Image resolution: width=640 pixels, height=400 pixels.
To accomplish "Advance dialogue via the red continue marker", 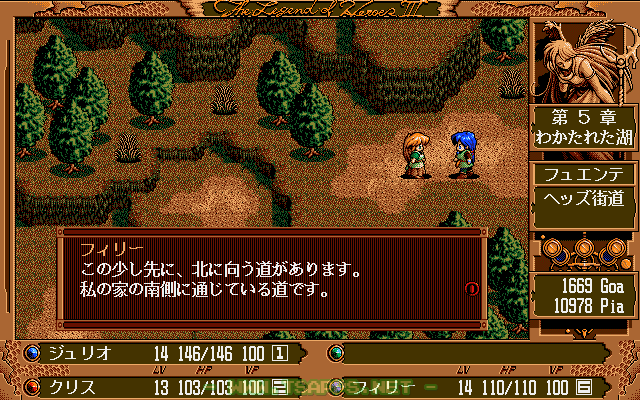I will click(472, 289).
